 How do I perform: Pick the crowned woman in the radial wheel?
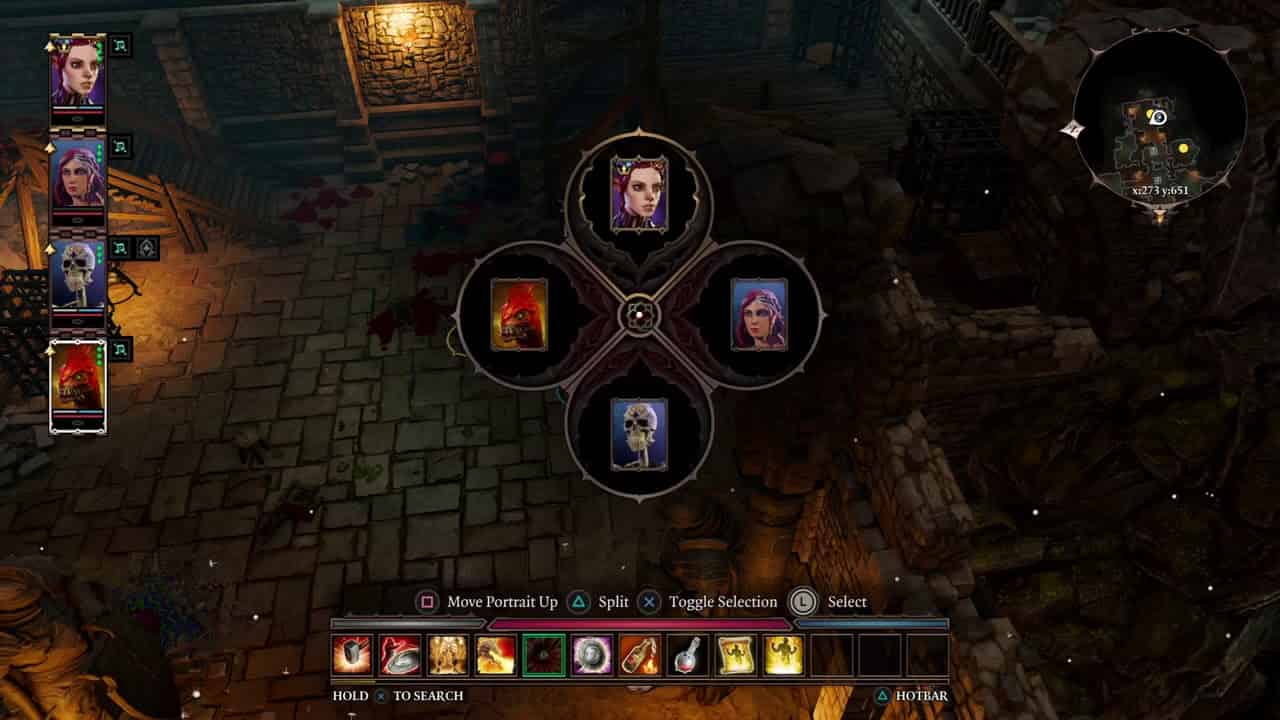639,194
